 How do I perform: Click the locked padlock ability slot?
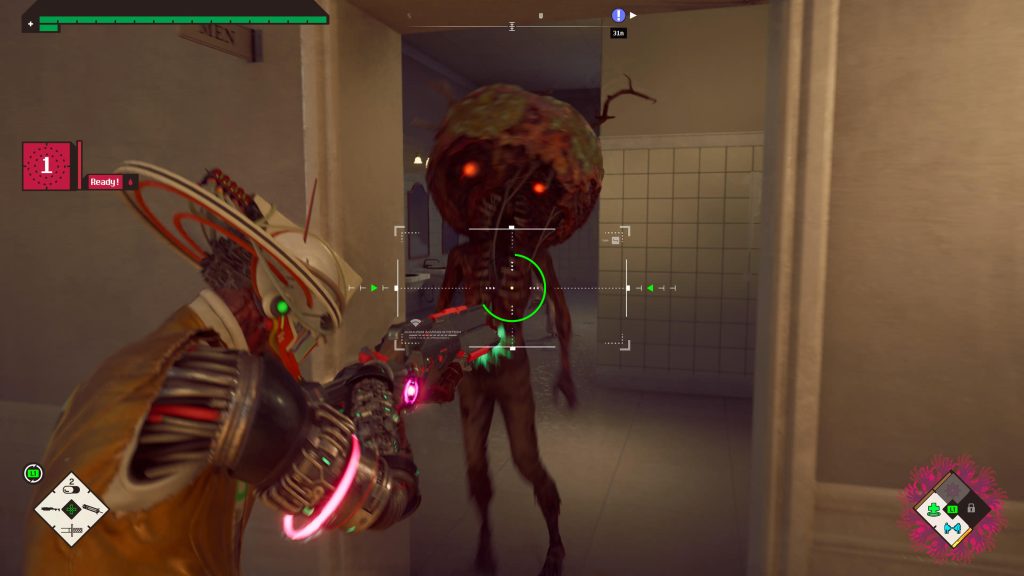point(970,509)
